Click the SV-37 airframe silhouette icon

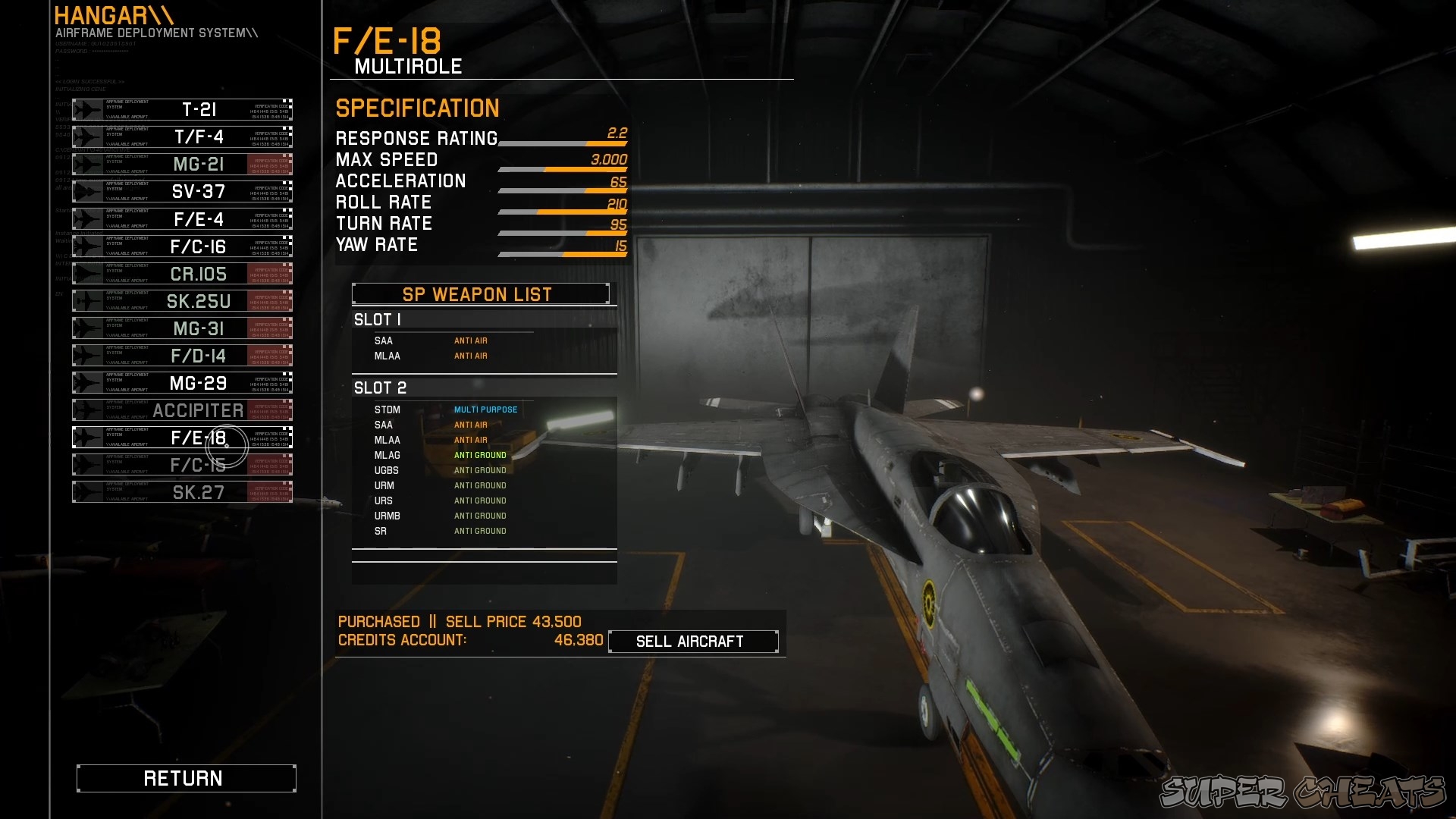(x=86, y=190)
